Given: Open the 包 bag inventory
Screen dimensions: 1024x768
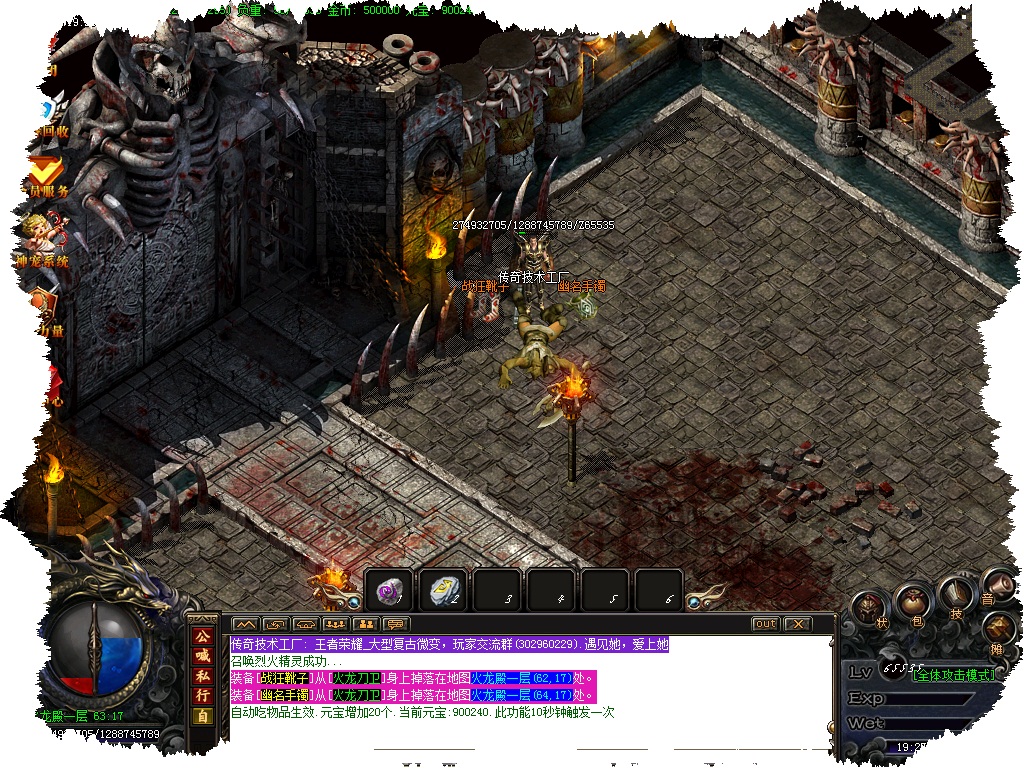Looking at the screenshot, I should (x=914, y=603).
